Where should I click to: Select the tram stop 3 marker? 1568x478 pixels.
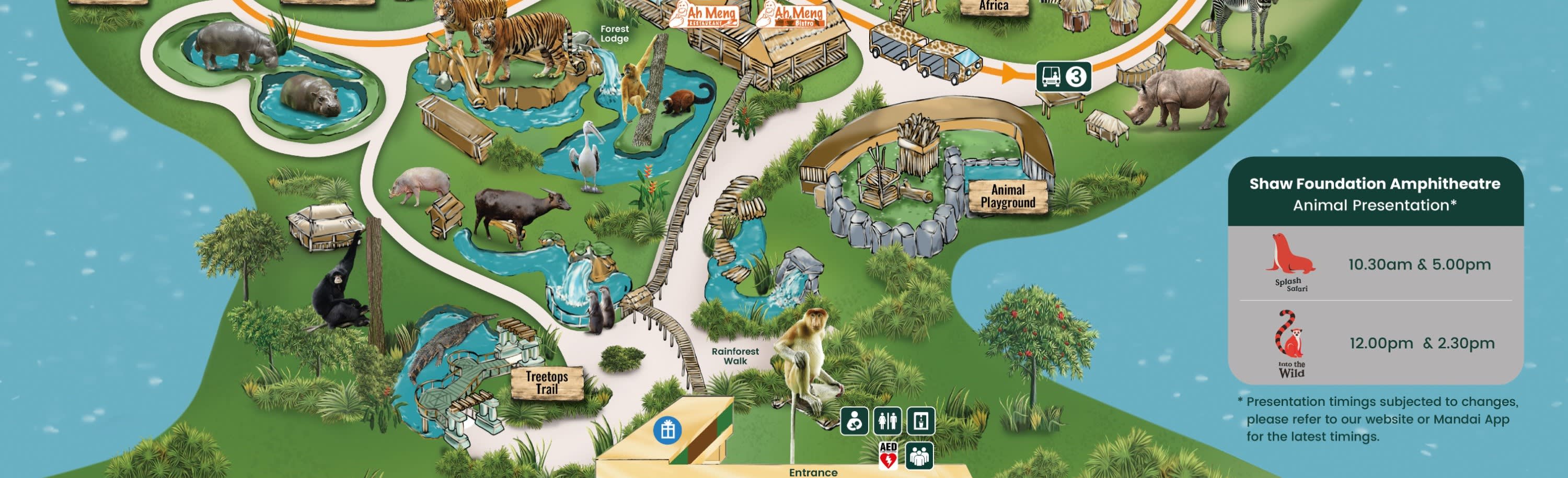click(x=1063, y=77)
